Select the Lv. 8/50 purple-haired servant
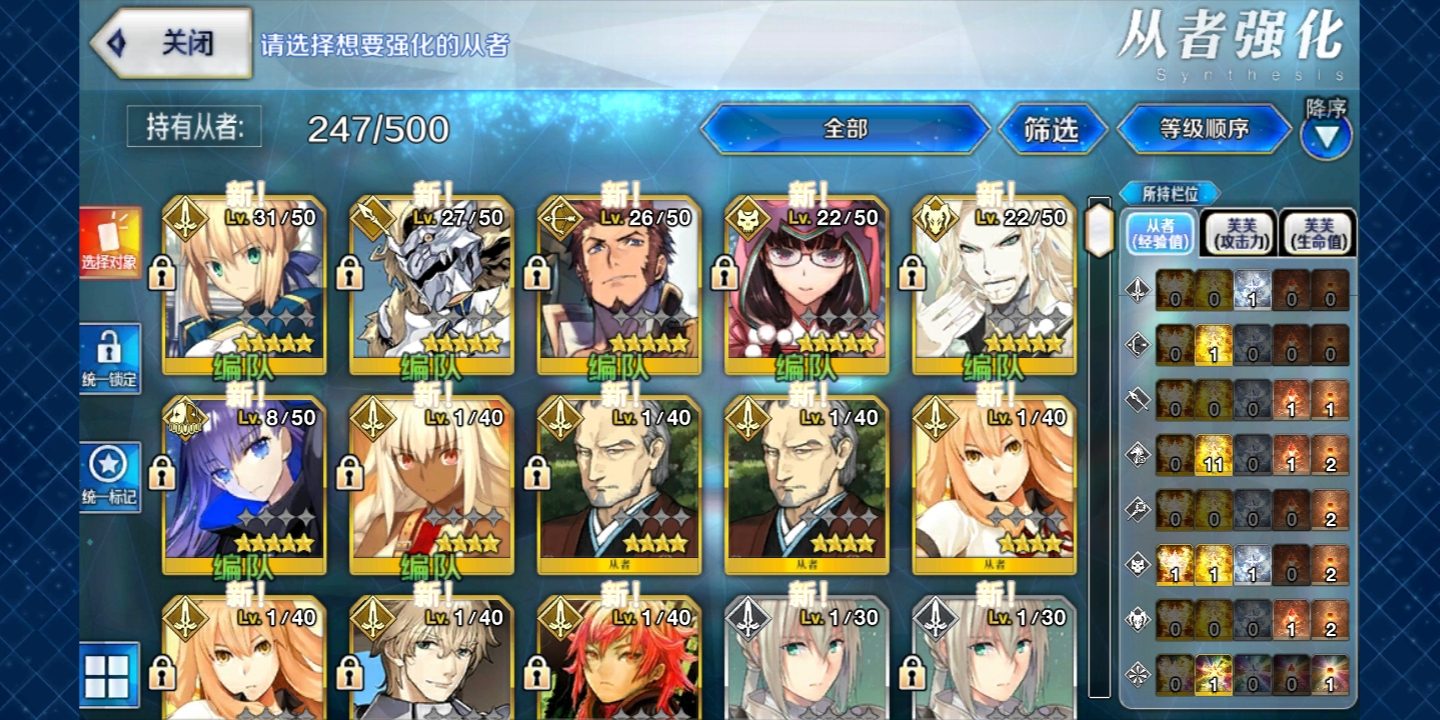 [244, 485]
